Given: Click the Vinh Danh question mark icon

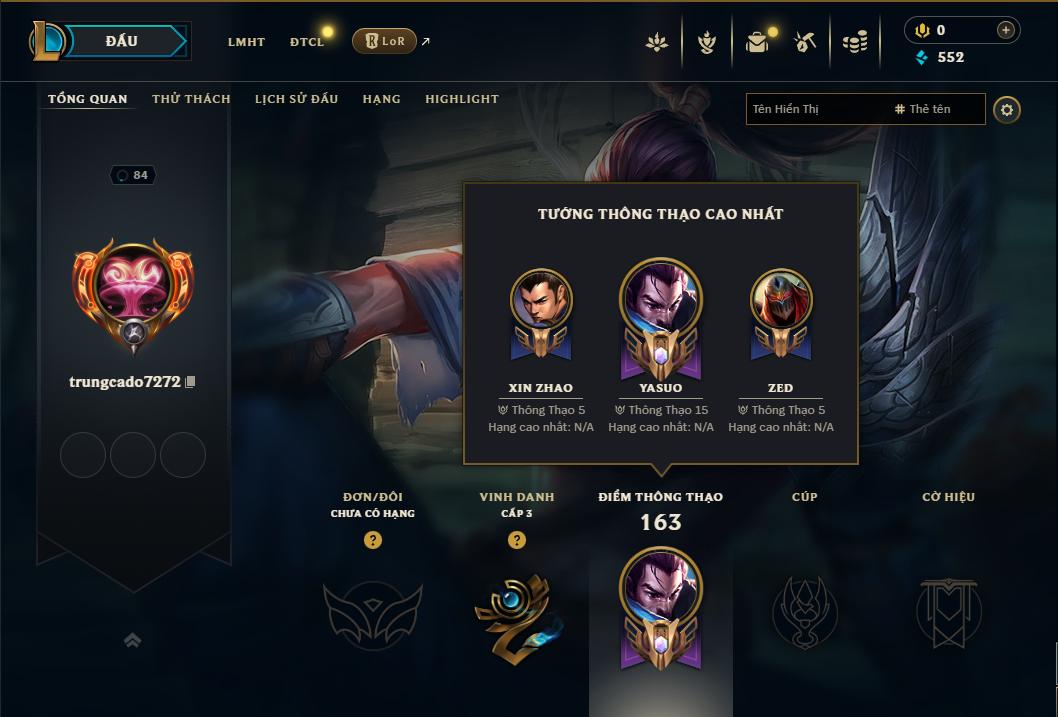Looking at the screenshot, I should (517, 540).
